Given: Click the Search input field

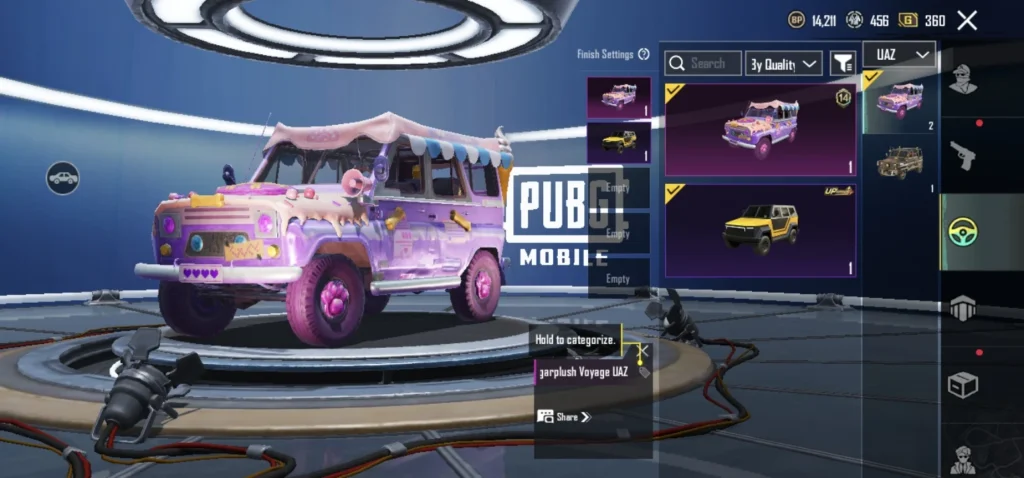Looking at the screenshot, I should click(705, 63).
